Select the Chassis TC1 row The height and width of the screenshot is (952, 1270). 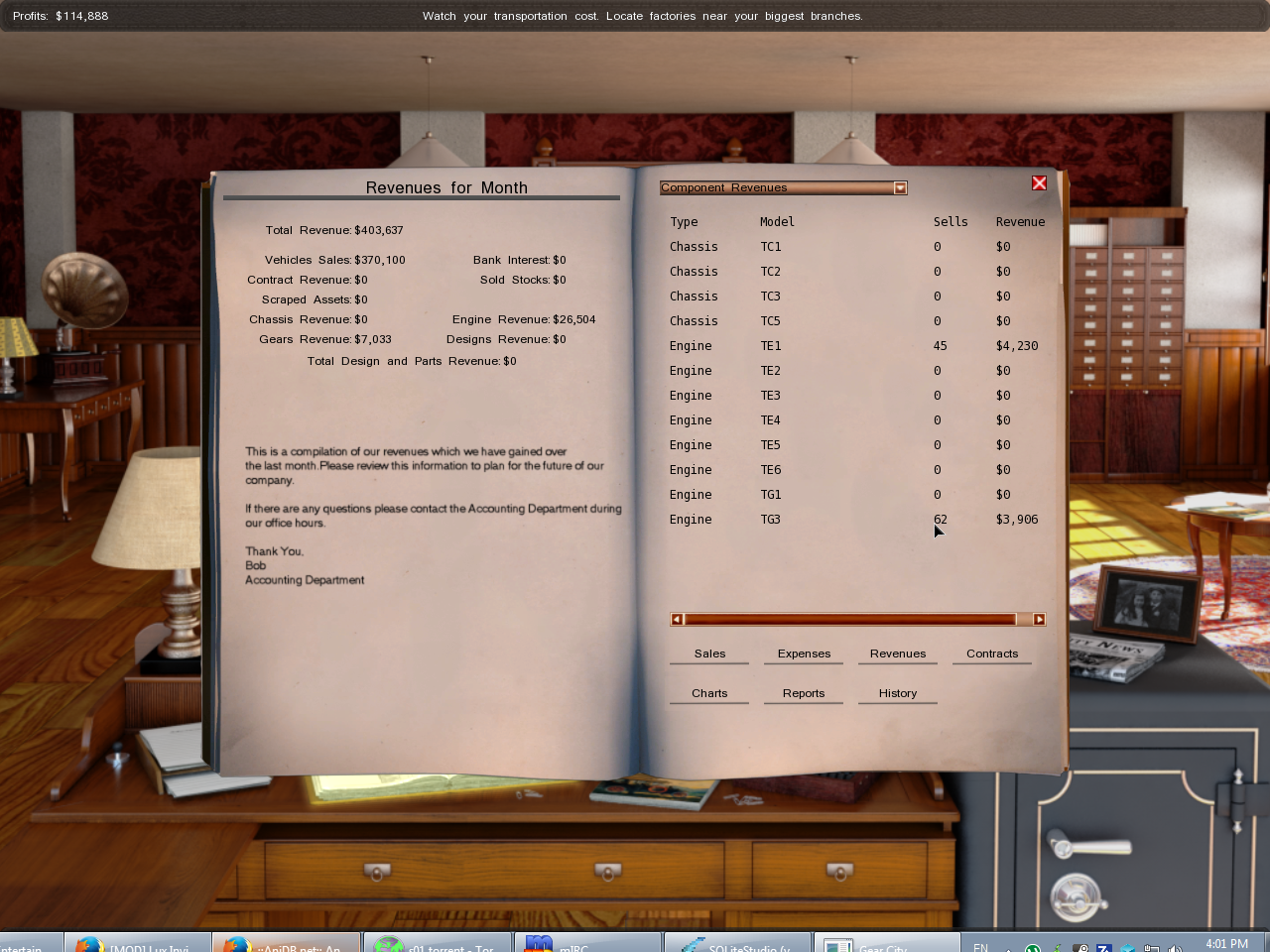(853, 247)
